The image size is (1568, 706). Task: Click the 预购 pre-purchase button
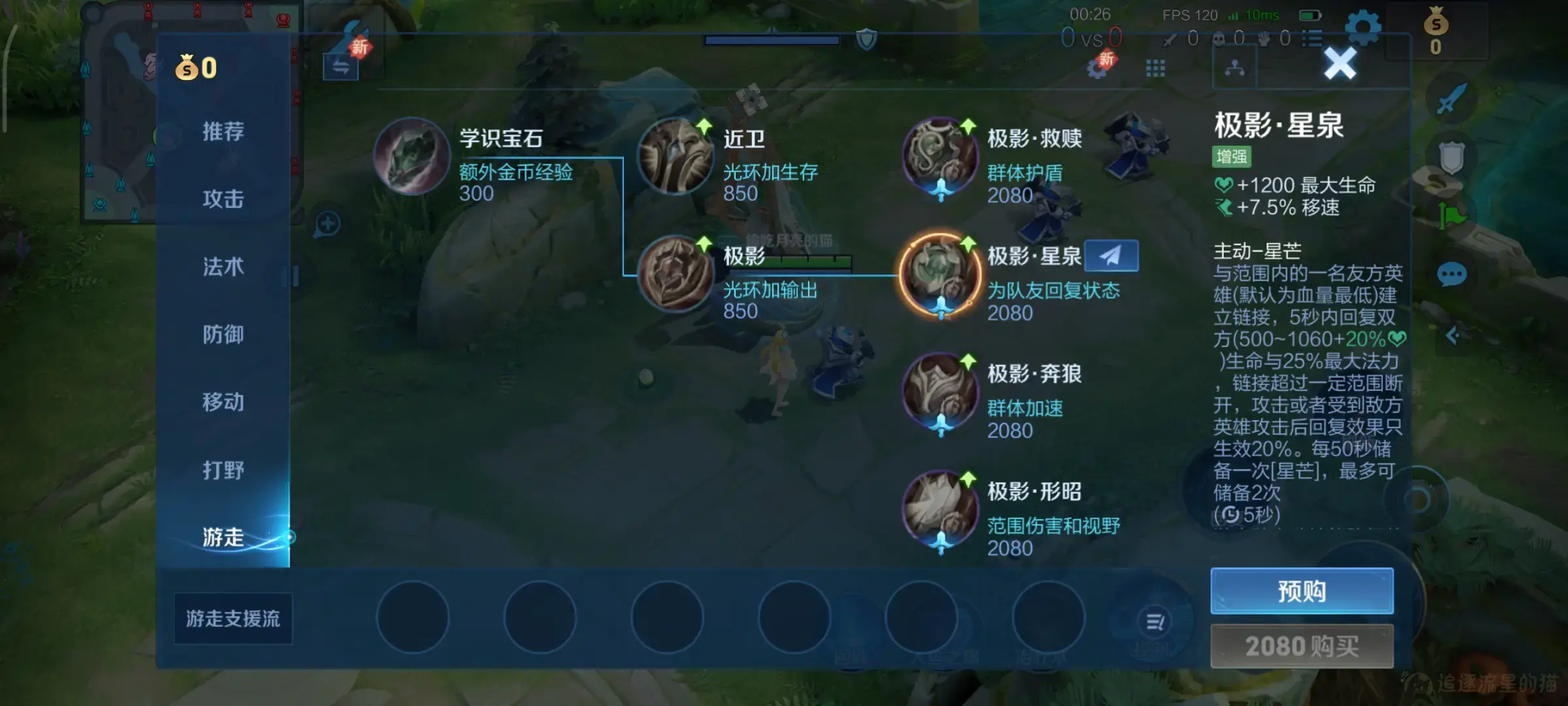[x=1301, y=591]
